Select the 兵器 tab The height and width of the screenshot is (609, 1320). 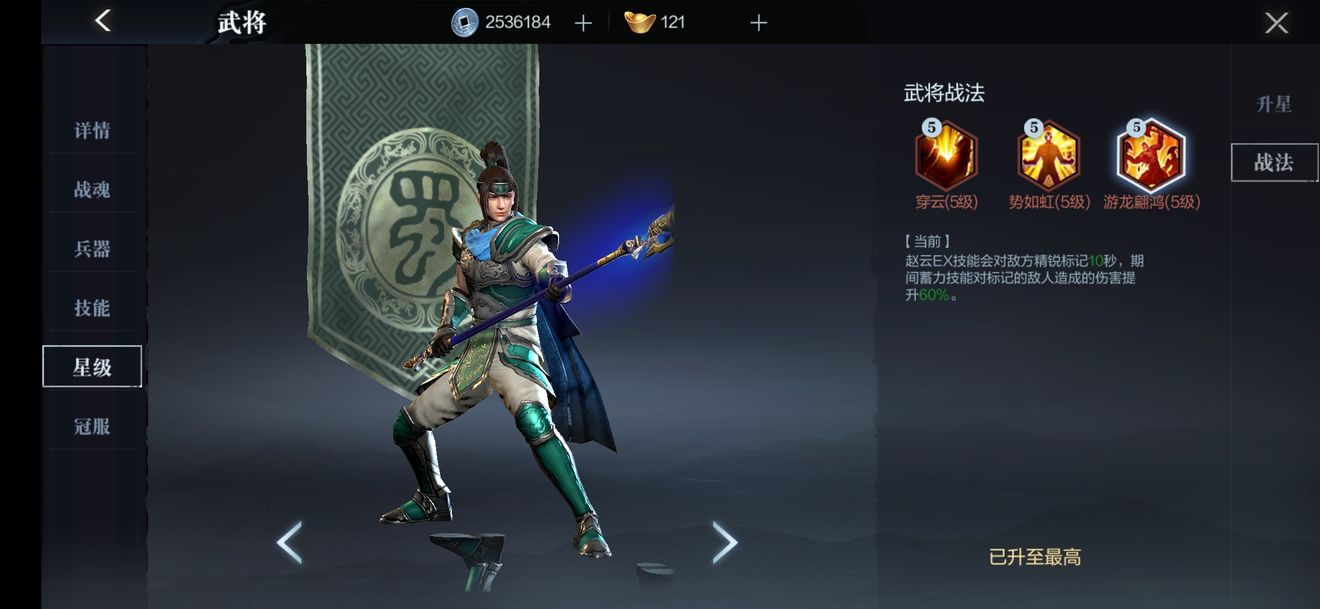tap(92, 249)
